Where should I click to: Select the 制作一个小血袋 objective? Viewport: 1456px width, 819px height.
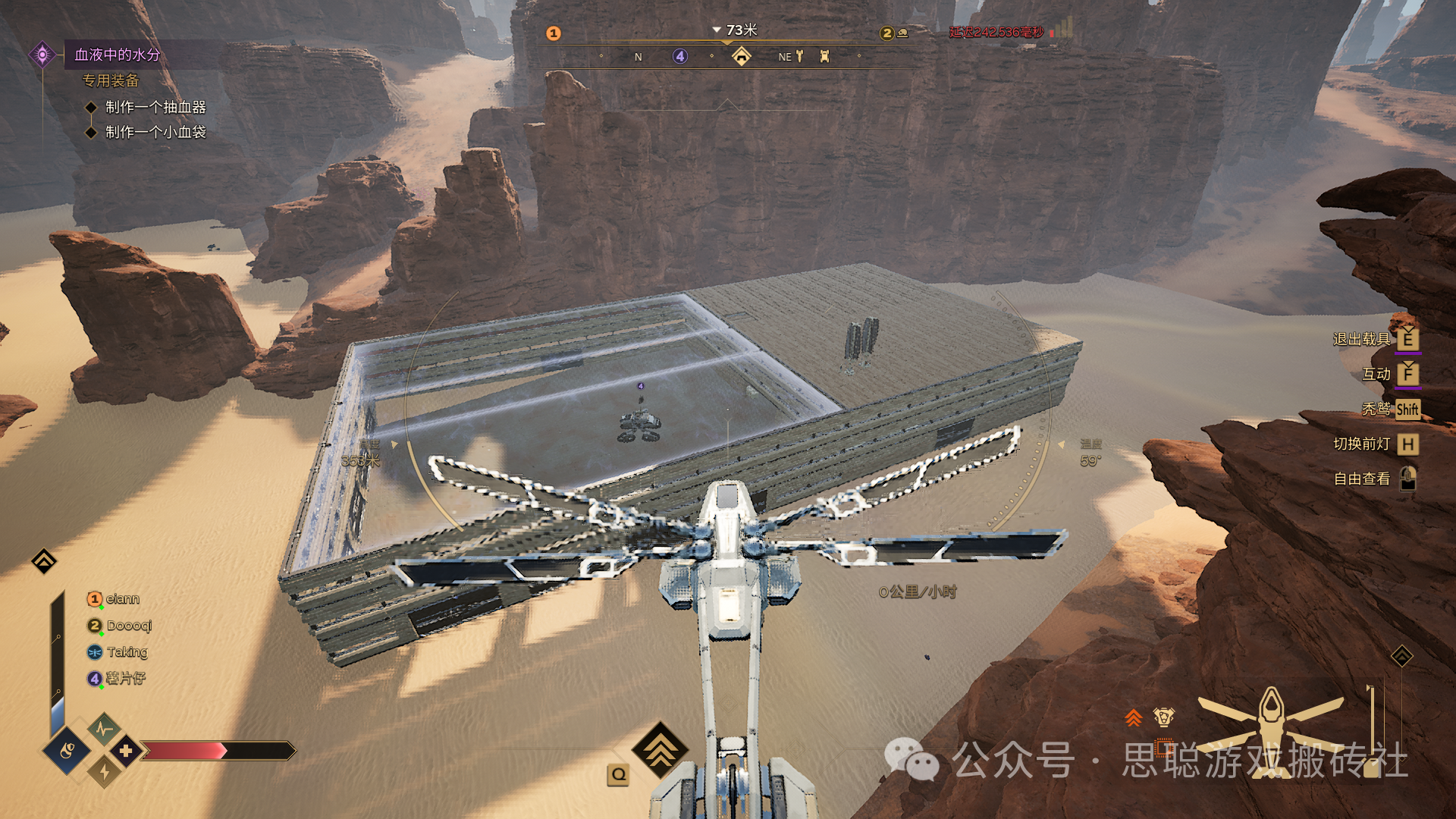point(155,132)
